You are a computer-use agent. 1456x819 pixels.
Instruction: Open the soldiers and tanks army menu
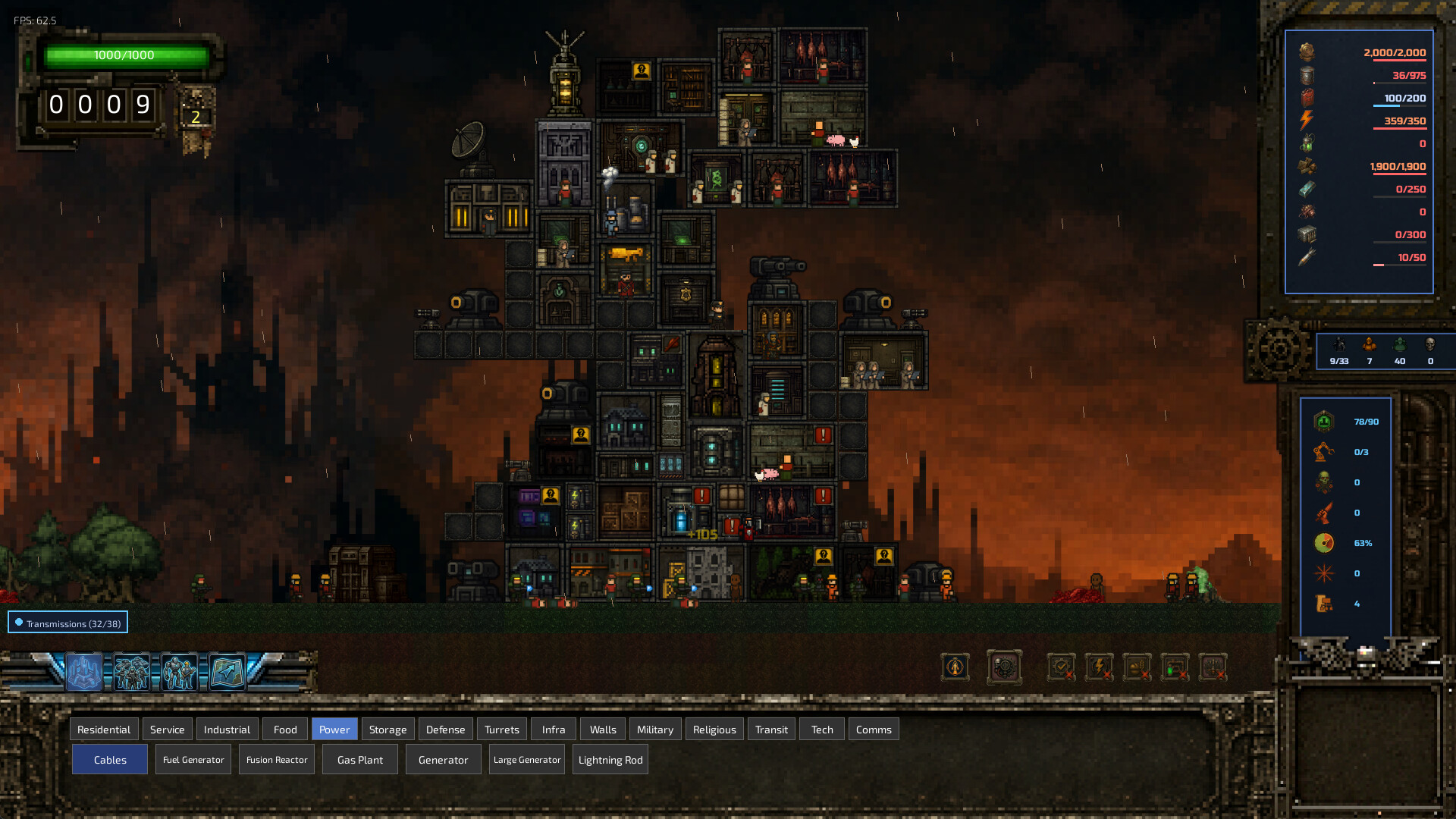coord(132,672)
